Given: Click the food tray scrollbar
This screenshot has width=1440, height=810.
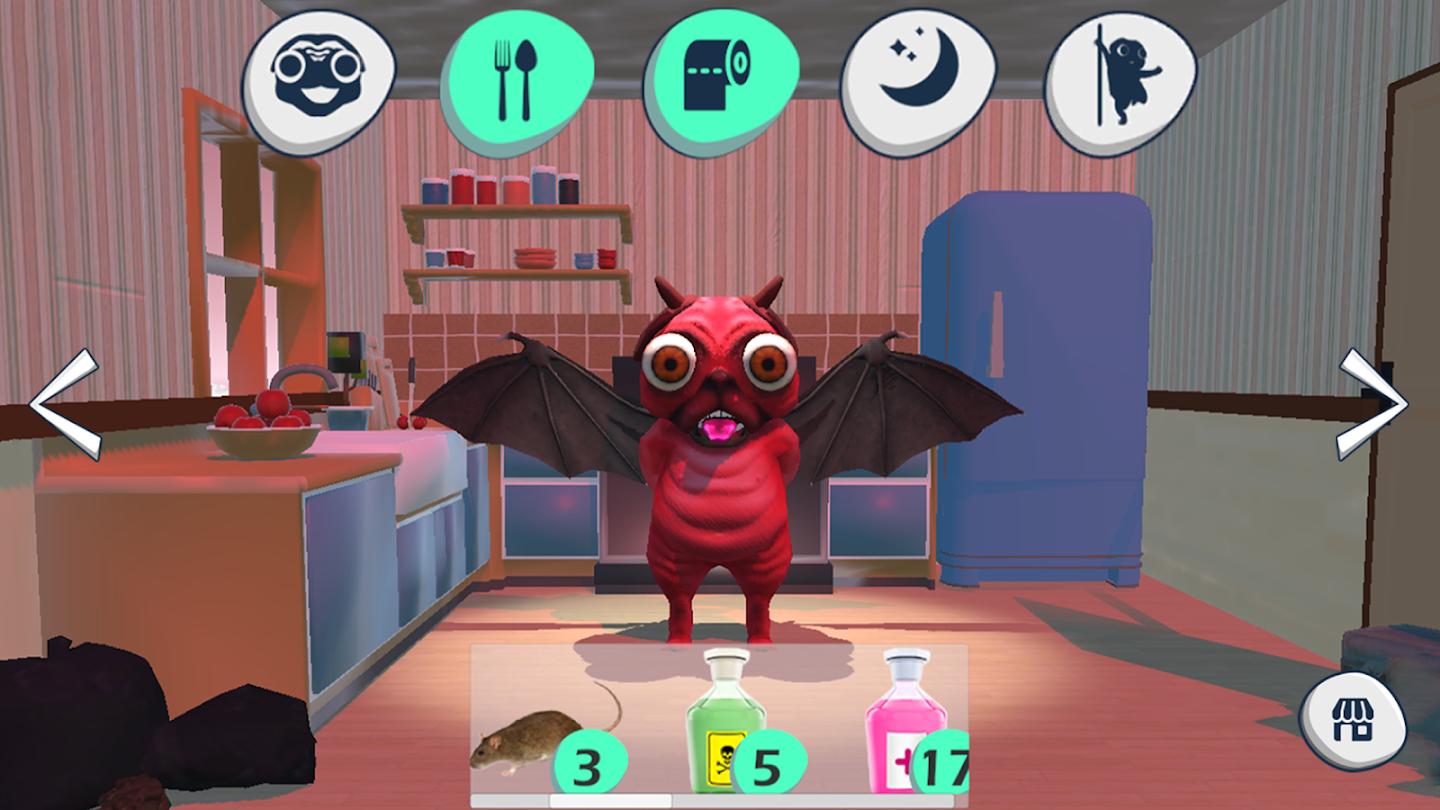Looking at the screenshot, I should (610, 801).
